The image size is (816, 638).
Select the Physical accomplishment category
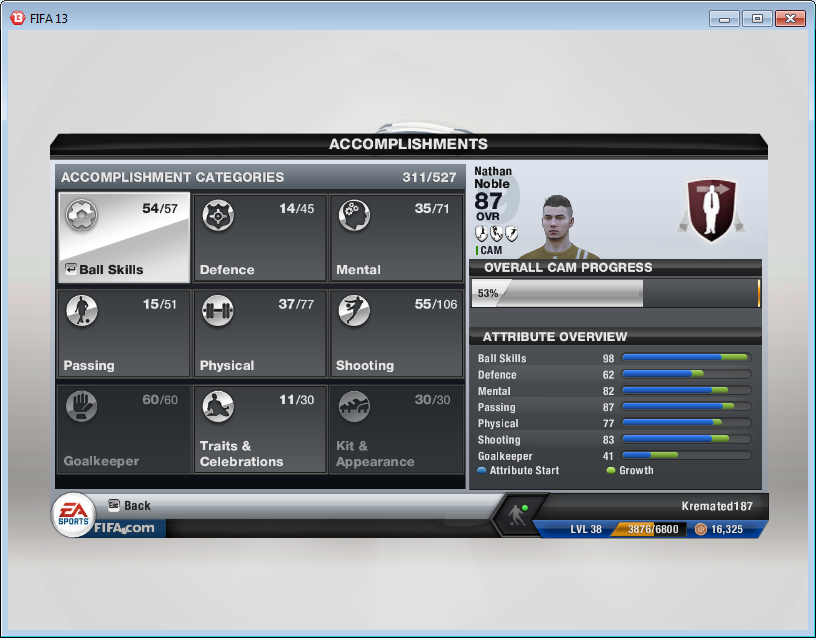260,334
